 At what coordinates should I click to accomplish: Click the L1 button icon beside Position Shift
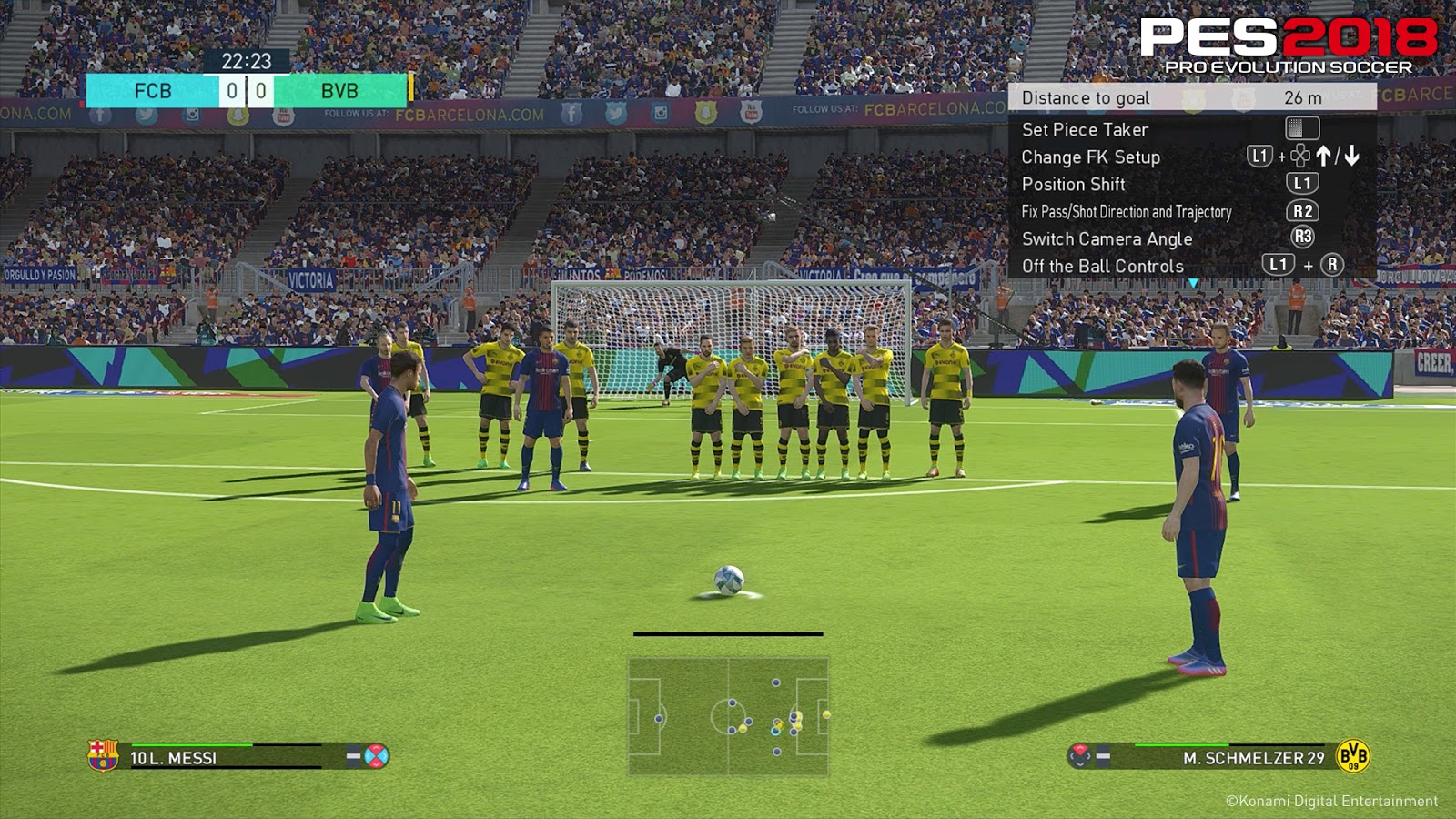(x=1304, y=183)
